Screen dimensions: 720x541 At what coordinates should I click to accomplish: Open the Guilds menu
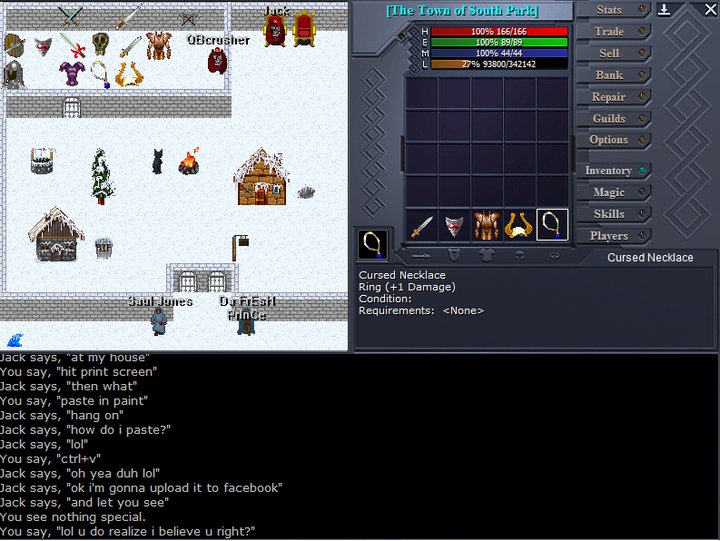coord(609,119)
